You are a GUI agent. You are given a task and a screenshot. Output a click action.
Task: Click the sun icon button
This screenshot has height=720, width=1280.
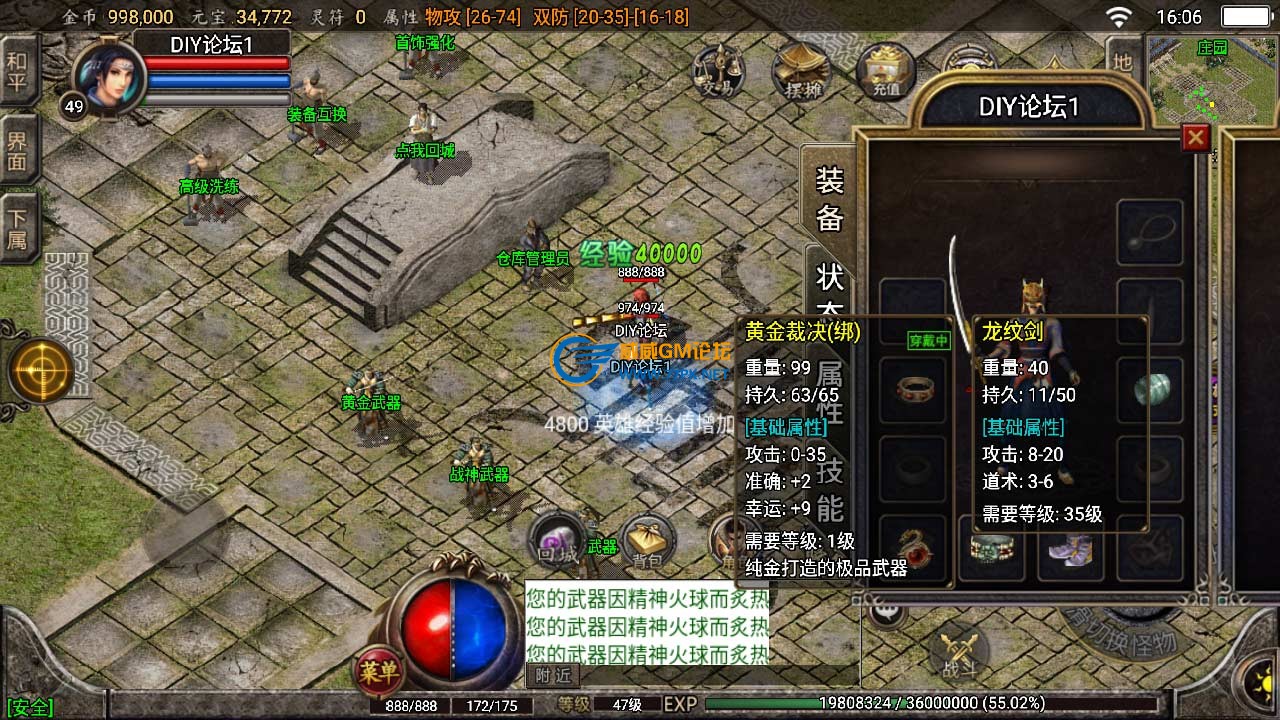pyautogui.click(x=1260, y=679)
